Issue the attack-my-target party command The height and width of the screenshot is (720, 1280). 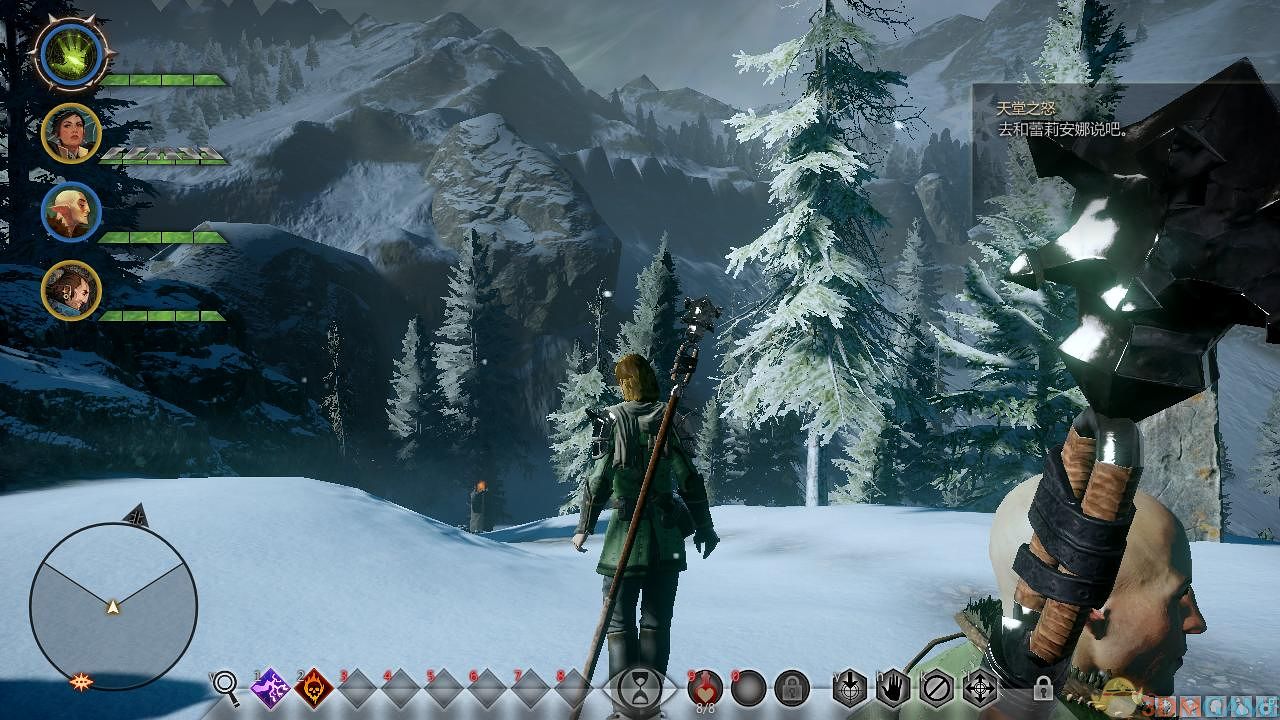pyautogui.click(x=849, y=688)
